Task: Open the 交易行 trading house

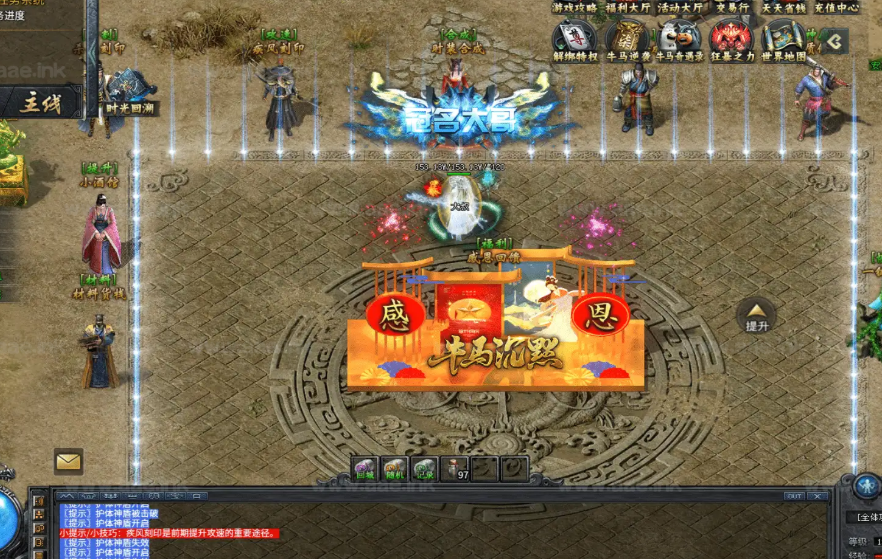Action: [x=732, y=8]
